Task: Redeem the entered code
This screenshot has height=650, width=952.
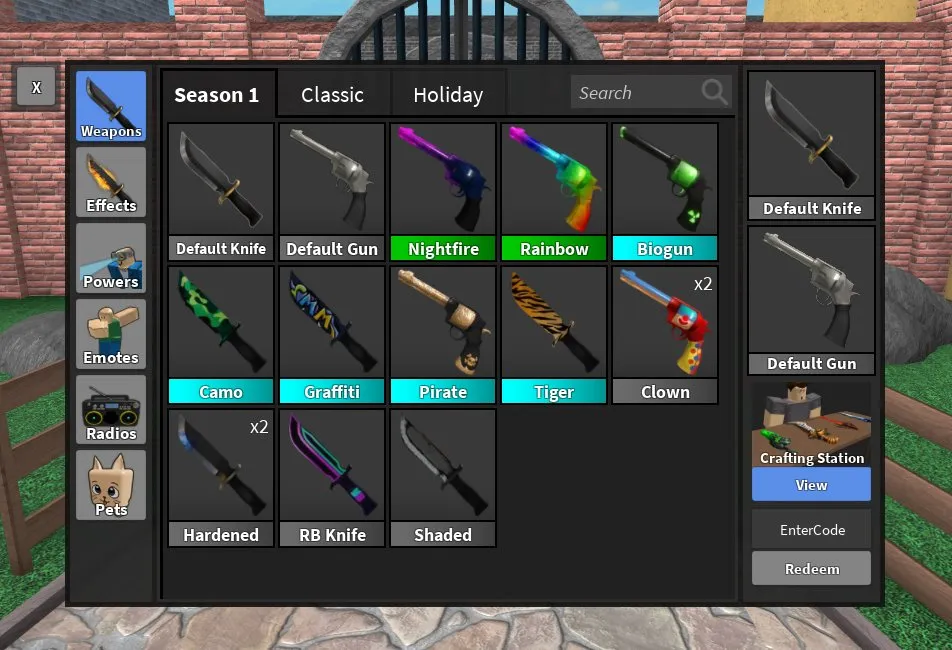Action: 811,568
